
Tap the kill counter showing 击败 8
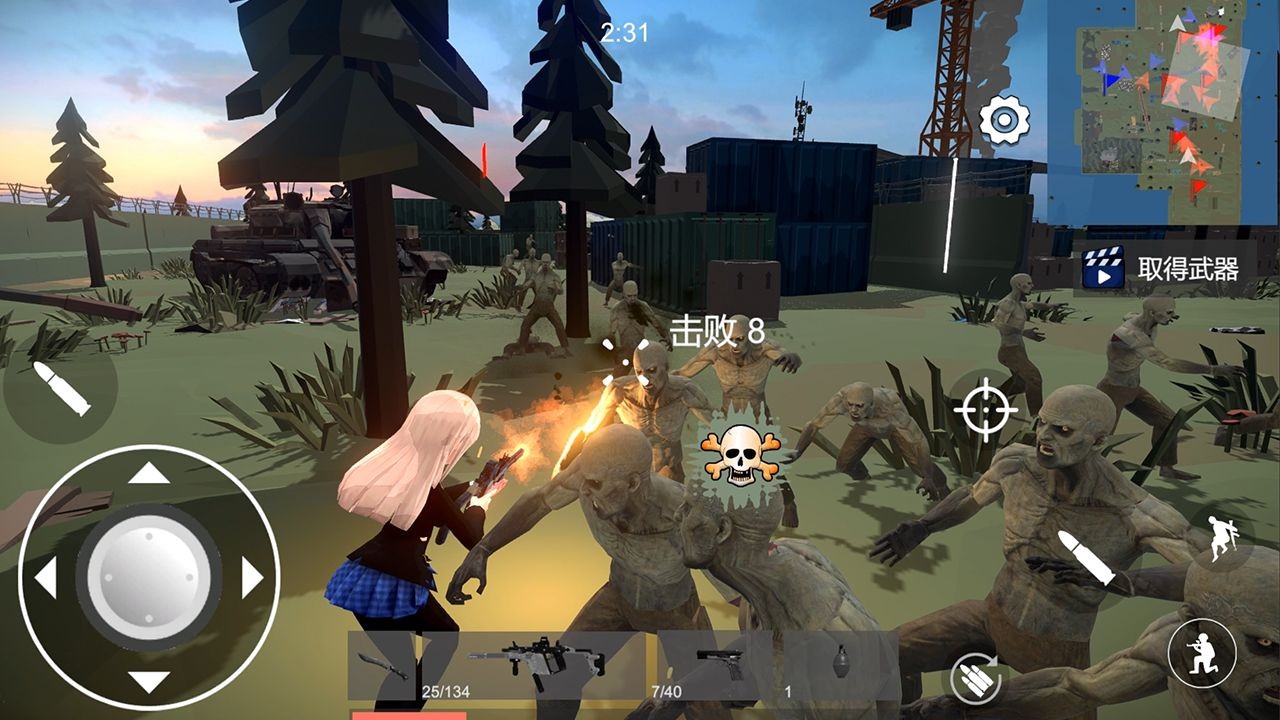pyautogui.click(x=716, y=330)
